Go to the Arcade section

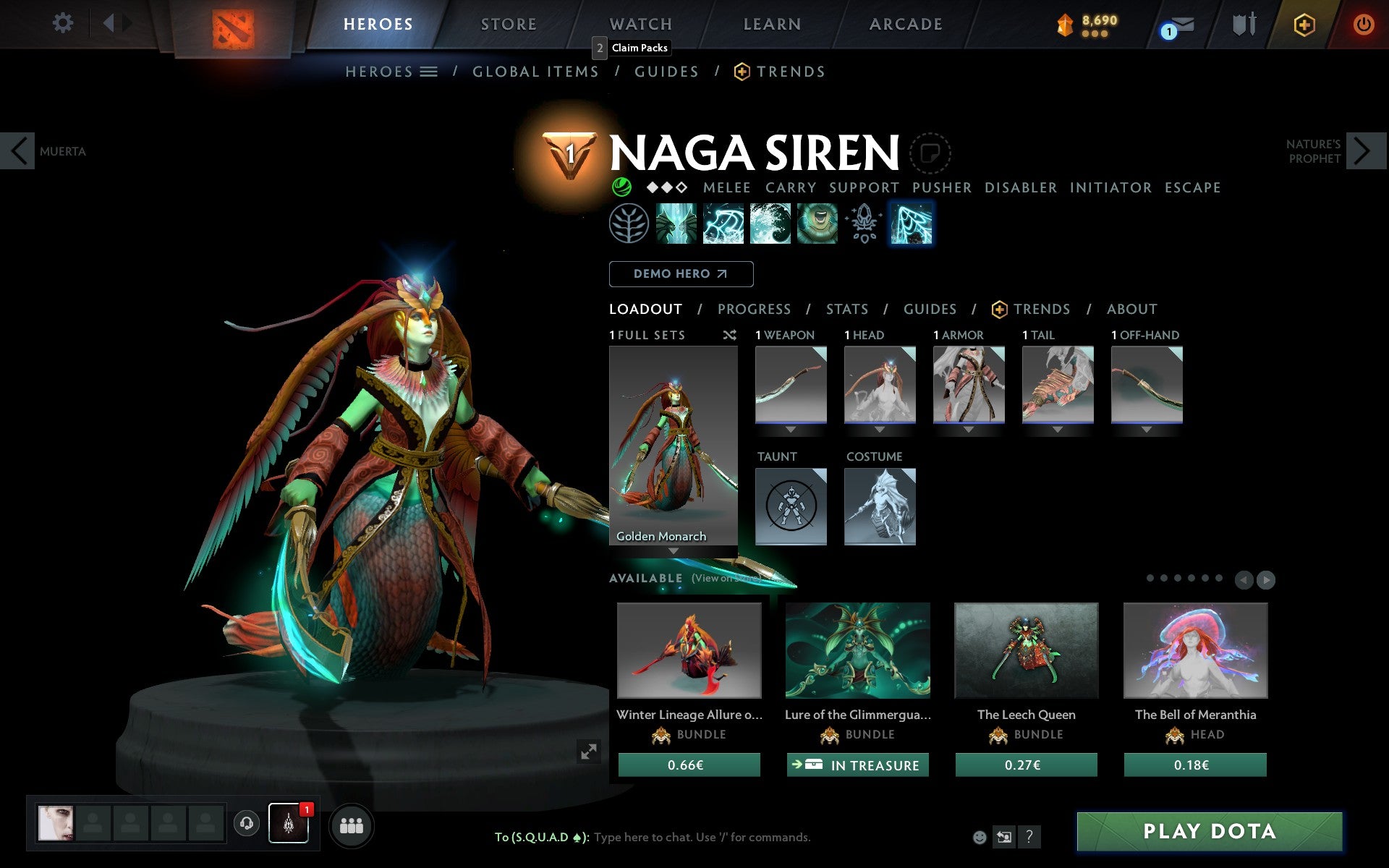pos(906,24)
